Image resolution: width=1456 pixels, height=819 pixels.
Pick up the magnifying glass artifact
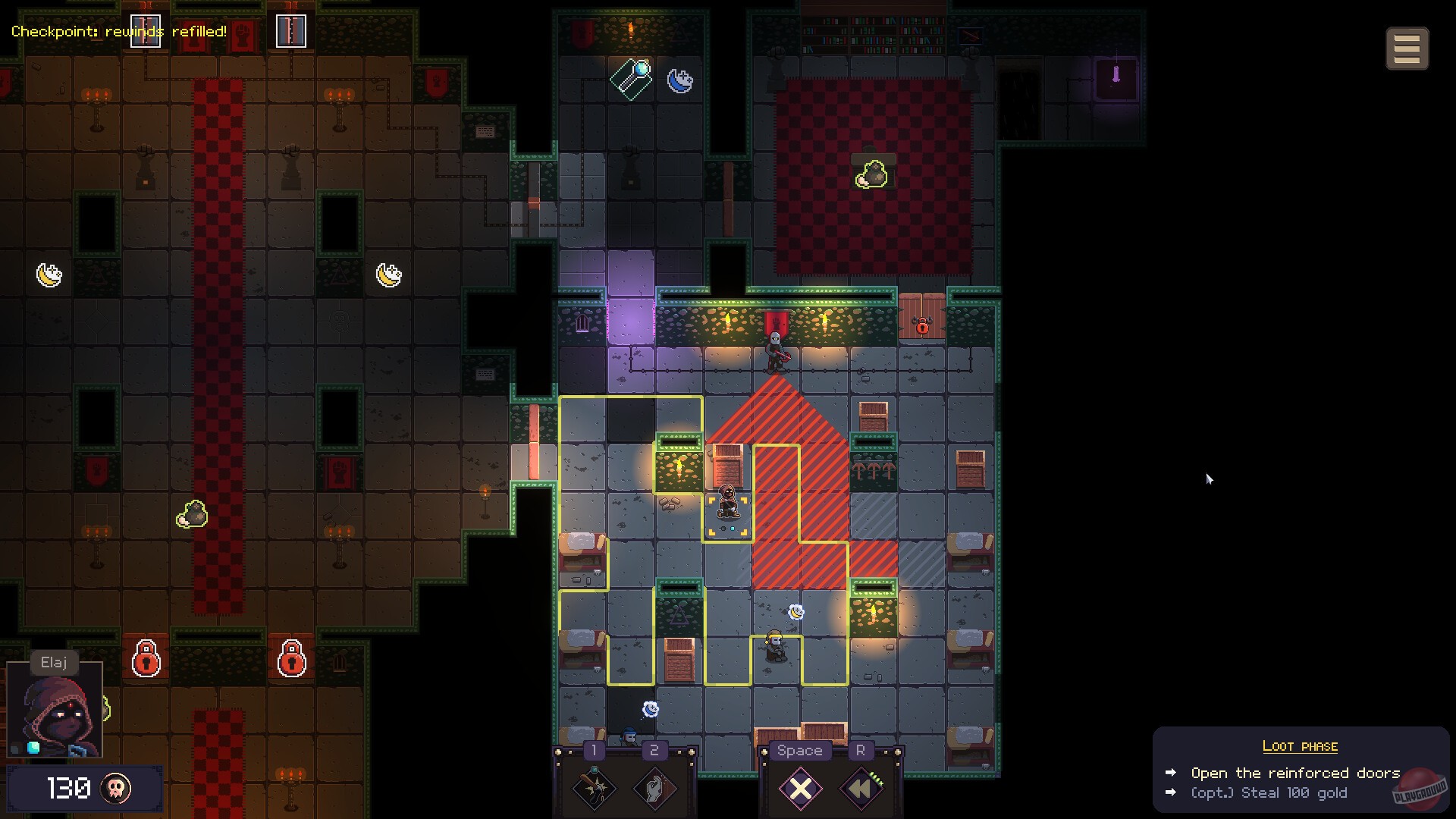(x=632, y=78)
